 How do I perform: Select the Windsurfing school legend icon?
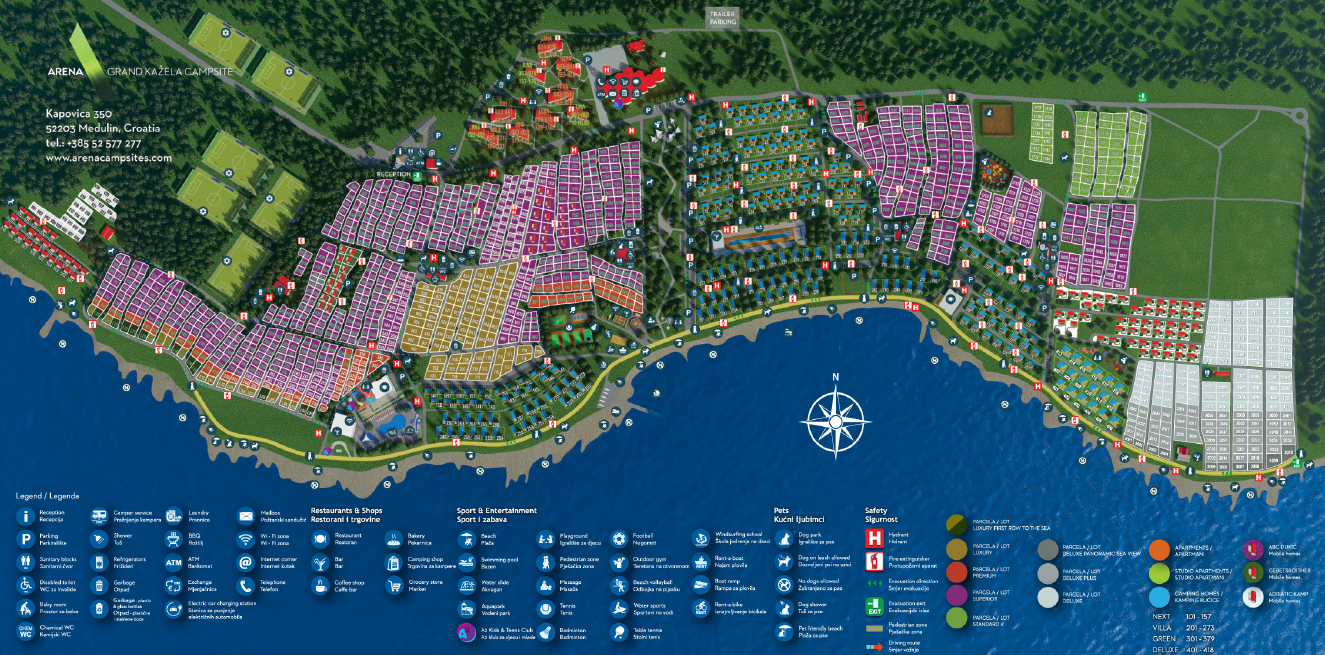coord(700,539)
